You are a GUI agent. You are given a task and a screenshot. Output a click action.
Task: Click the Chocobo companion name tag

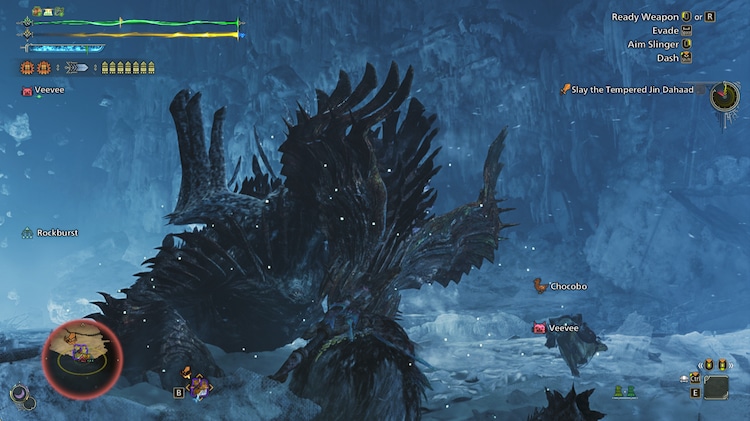tap(568, 287)
